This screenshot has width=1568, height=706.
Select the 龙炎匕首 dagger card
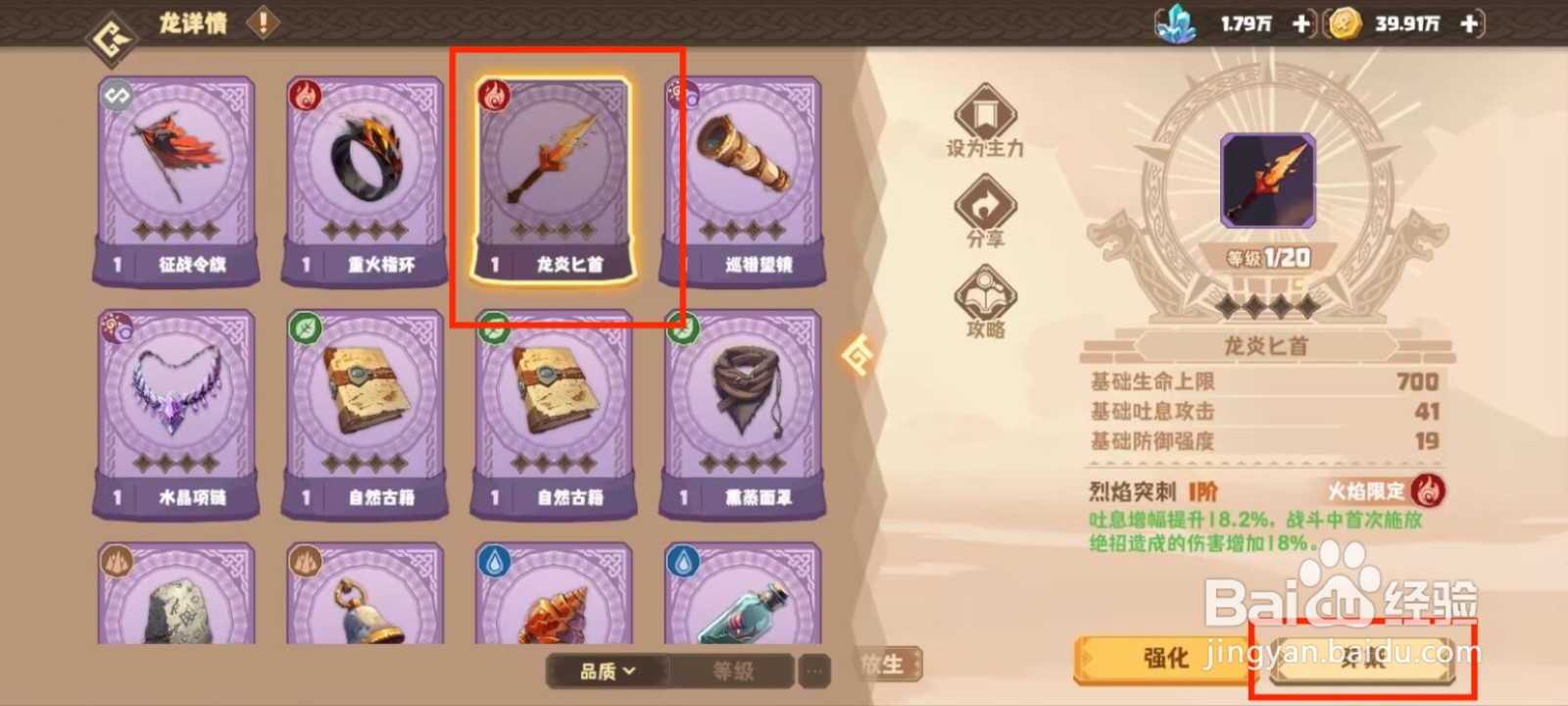(x=555, y=176)
